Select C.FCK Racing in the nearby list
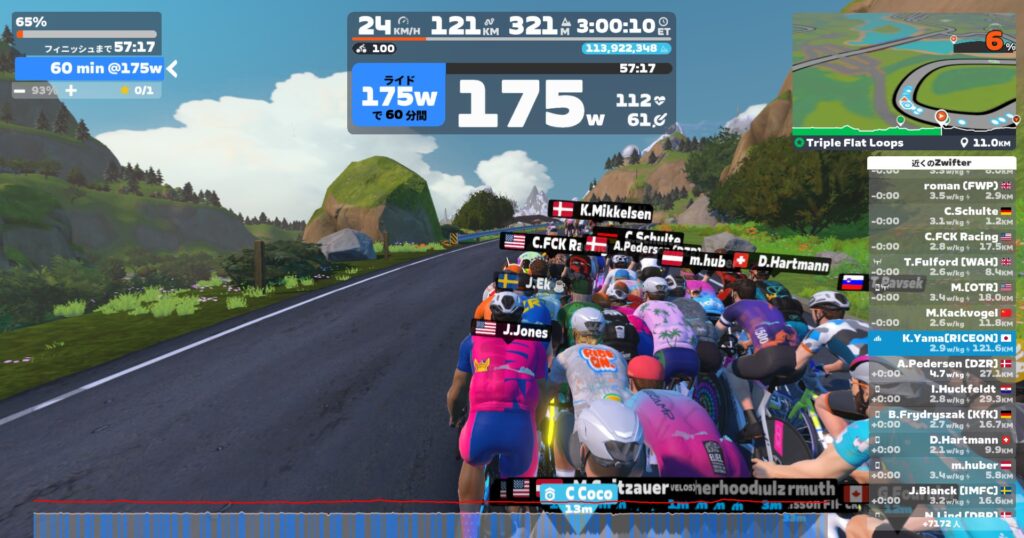The image size is (1024, 538). click(x=941, y=241)
